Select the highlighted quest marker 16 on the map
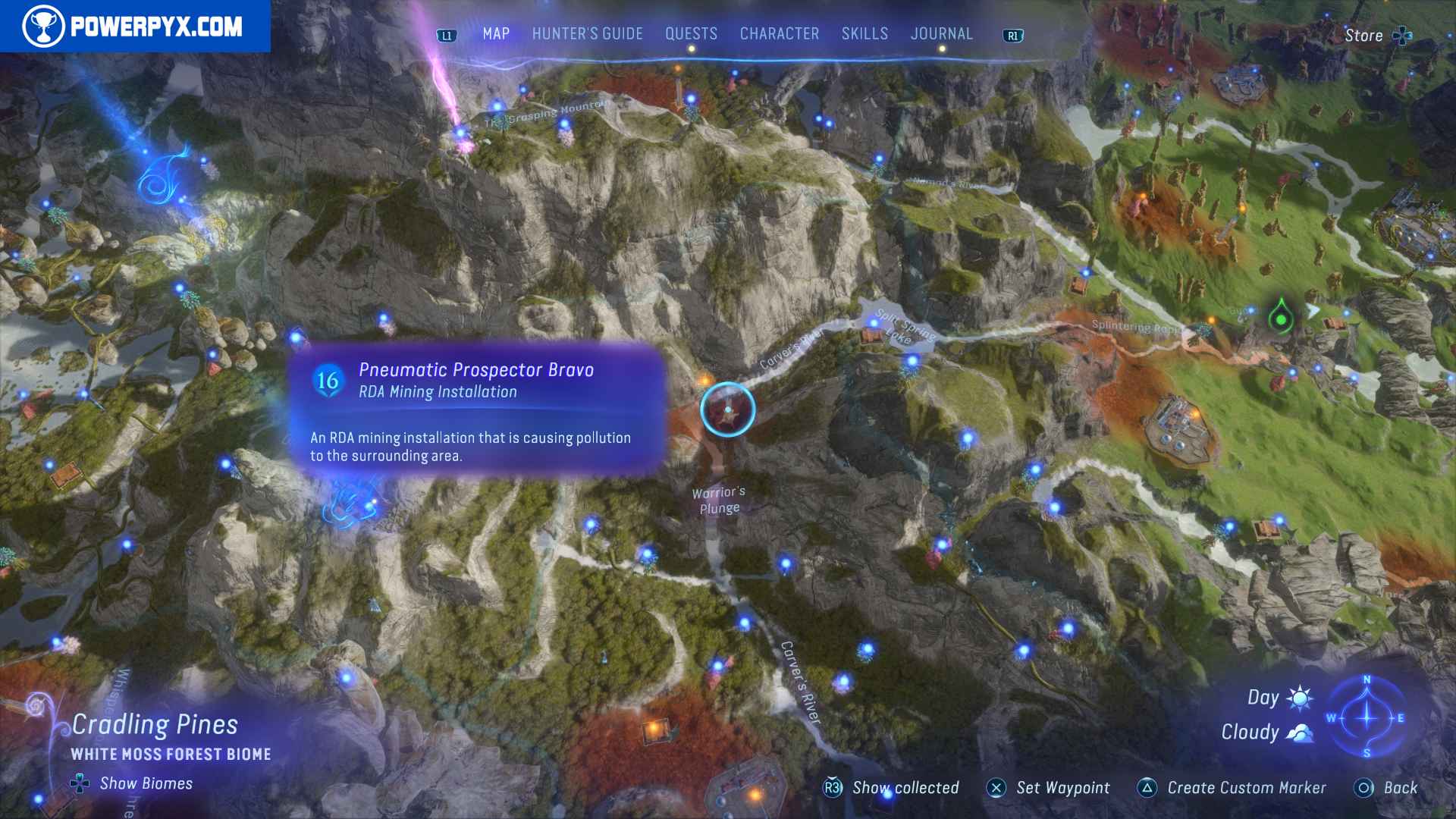The height and width of the screenshot is (819, 1456). [729, 409]
